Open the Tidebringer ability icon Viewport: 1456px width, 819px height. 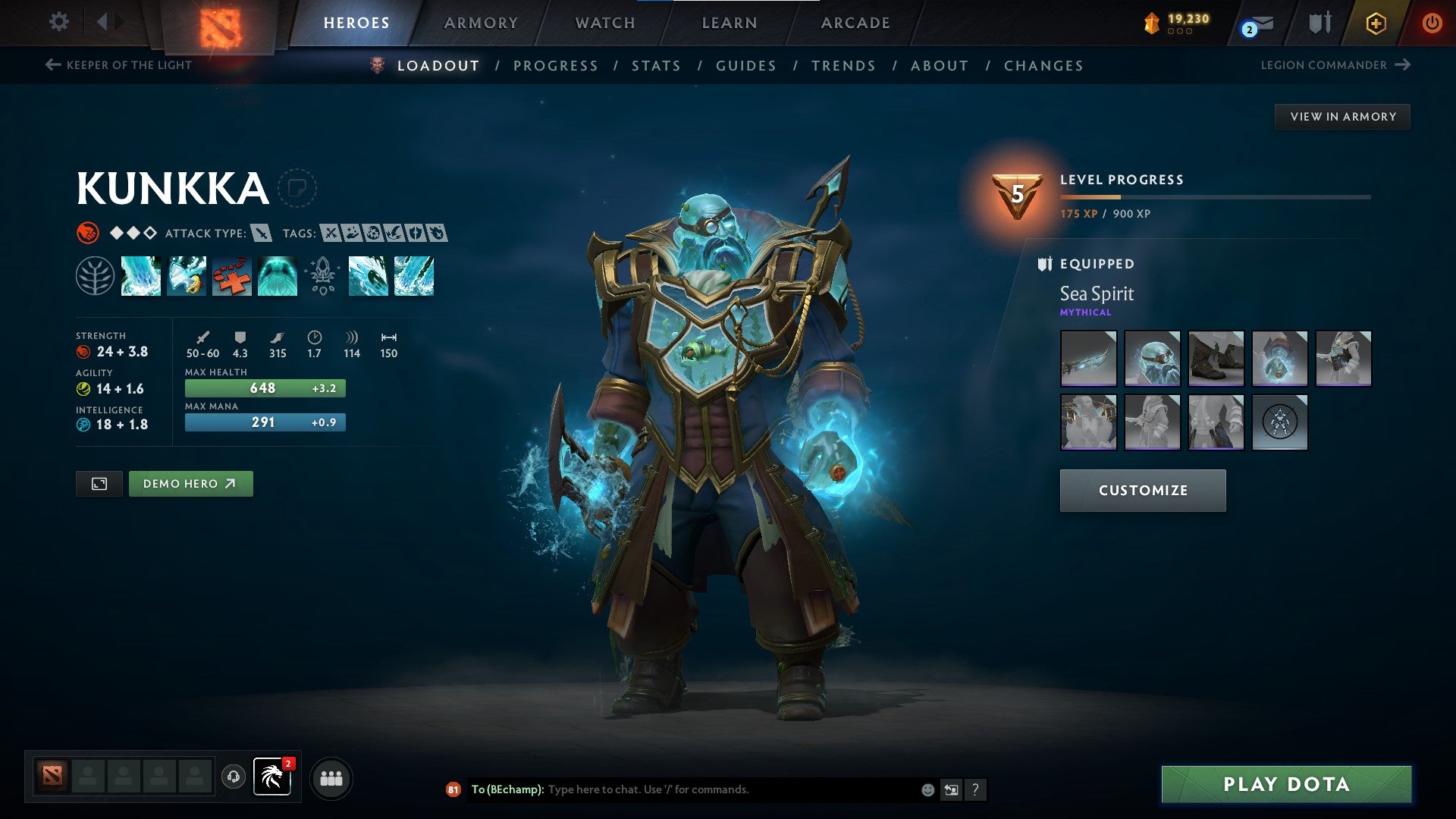point(187,276)
